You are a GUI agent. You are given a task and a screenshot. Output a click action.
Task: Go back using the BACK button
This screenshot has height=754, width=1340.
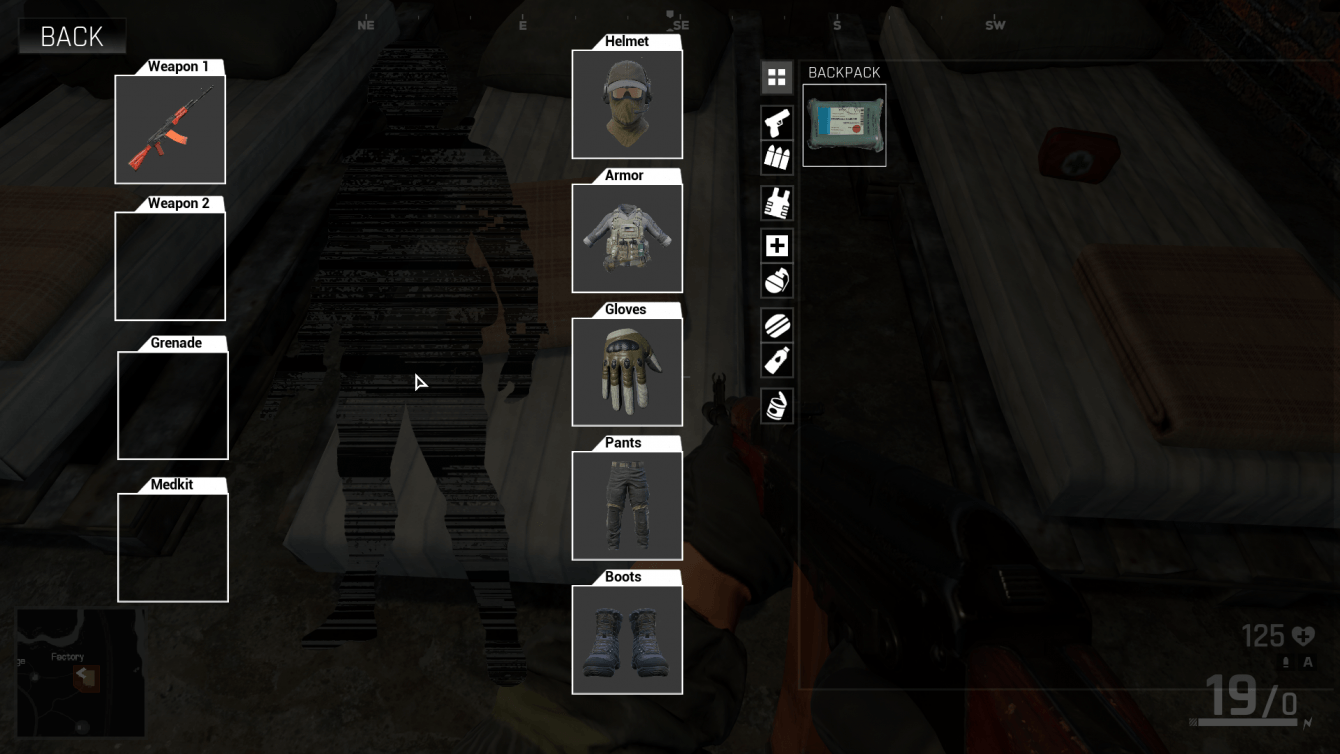pyautogui.click(x=72, y=37)
